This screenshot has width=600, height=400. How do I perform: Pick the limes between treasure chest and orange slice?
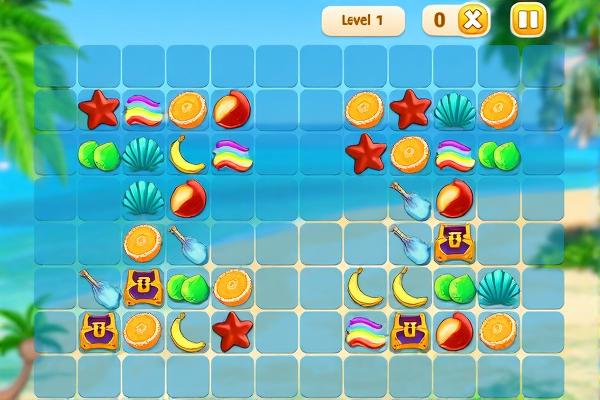point(187,287)
